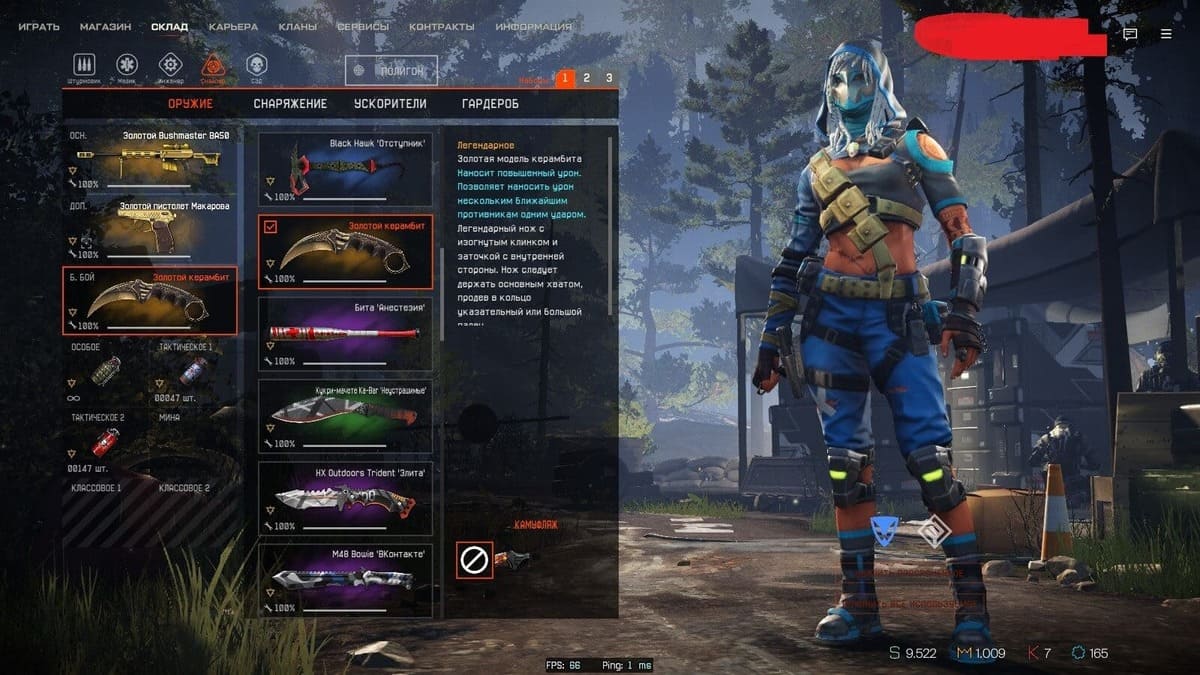Choose the Ka-Bar kukri machete
The image size is (1200, 675).
point(346,415)
